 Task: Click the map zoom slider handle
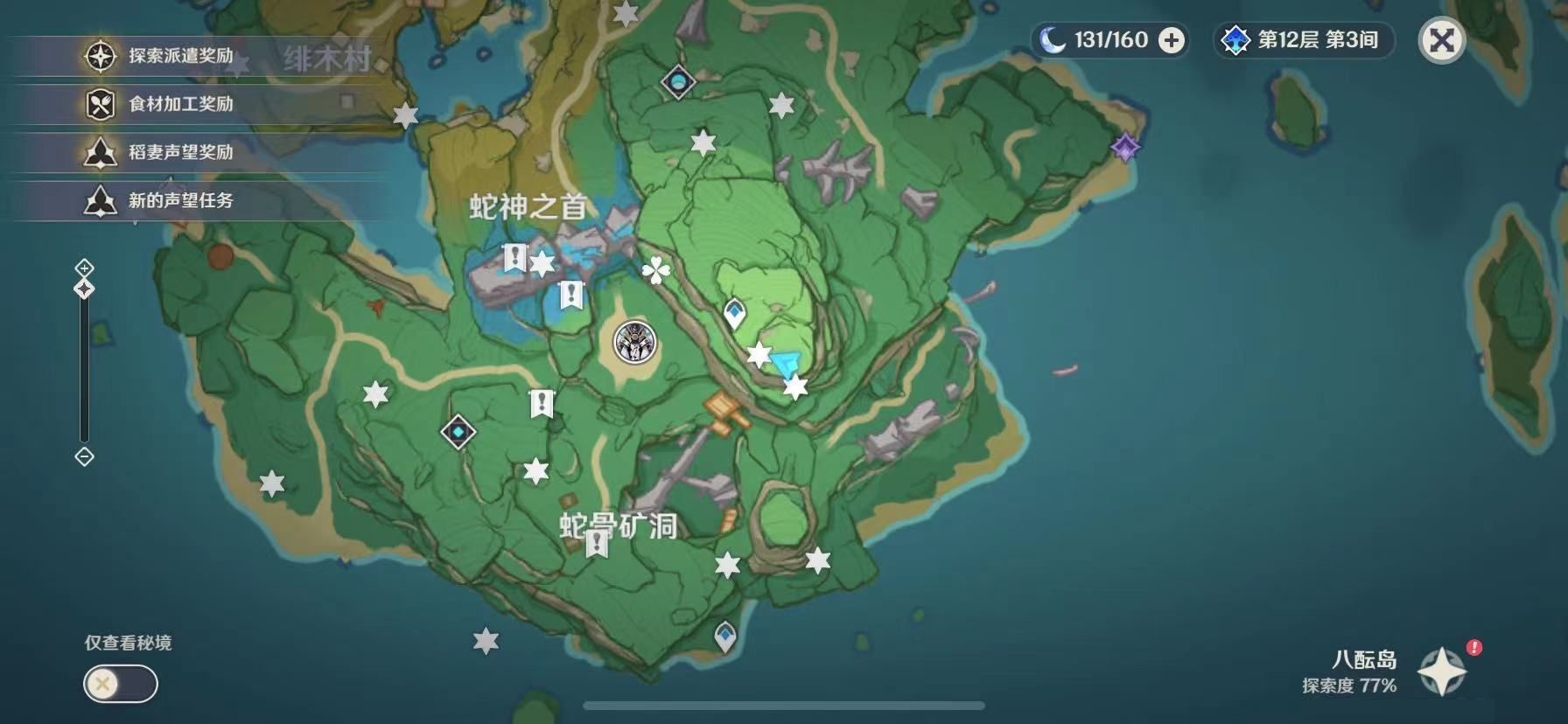pyautogui.click(x=84, y=289)
